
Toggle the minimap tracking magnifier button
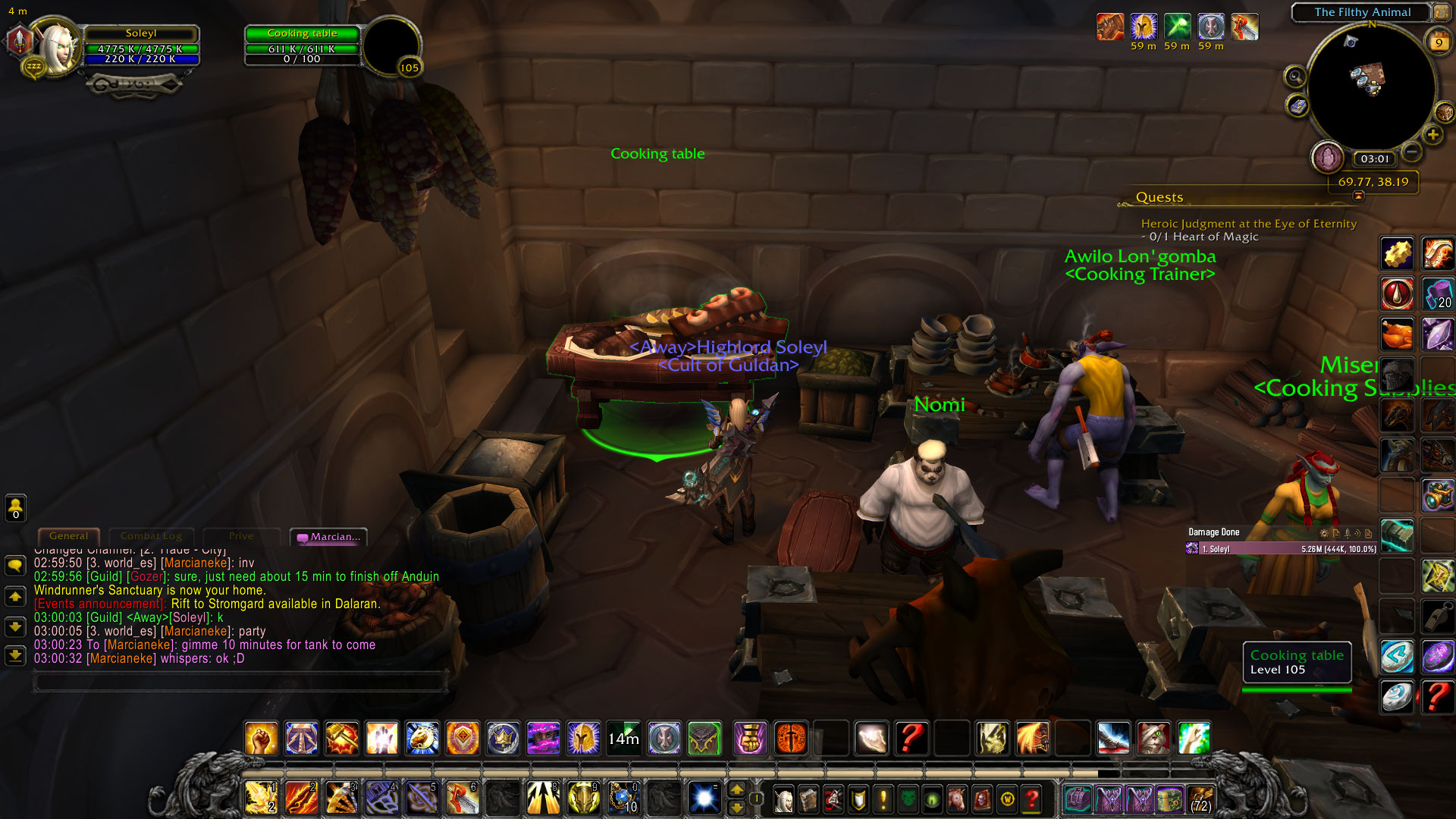pyautogui.click(x=1295, y=77)
